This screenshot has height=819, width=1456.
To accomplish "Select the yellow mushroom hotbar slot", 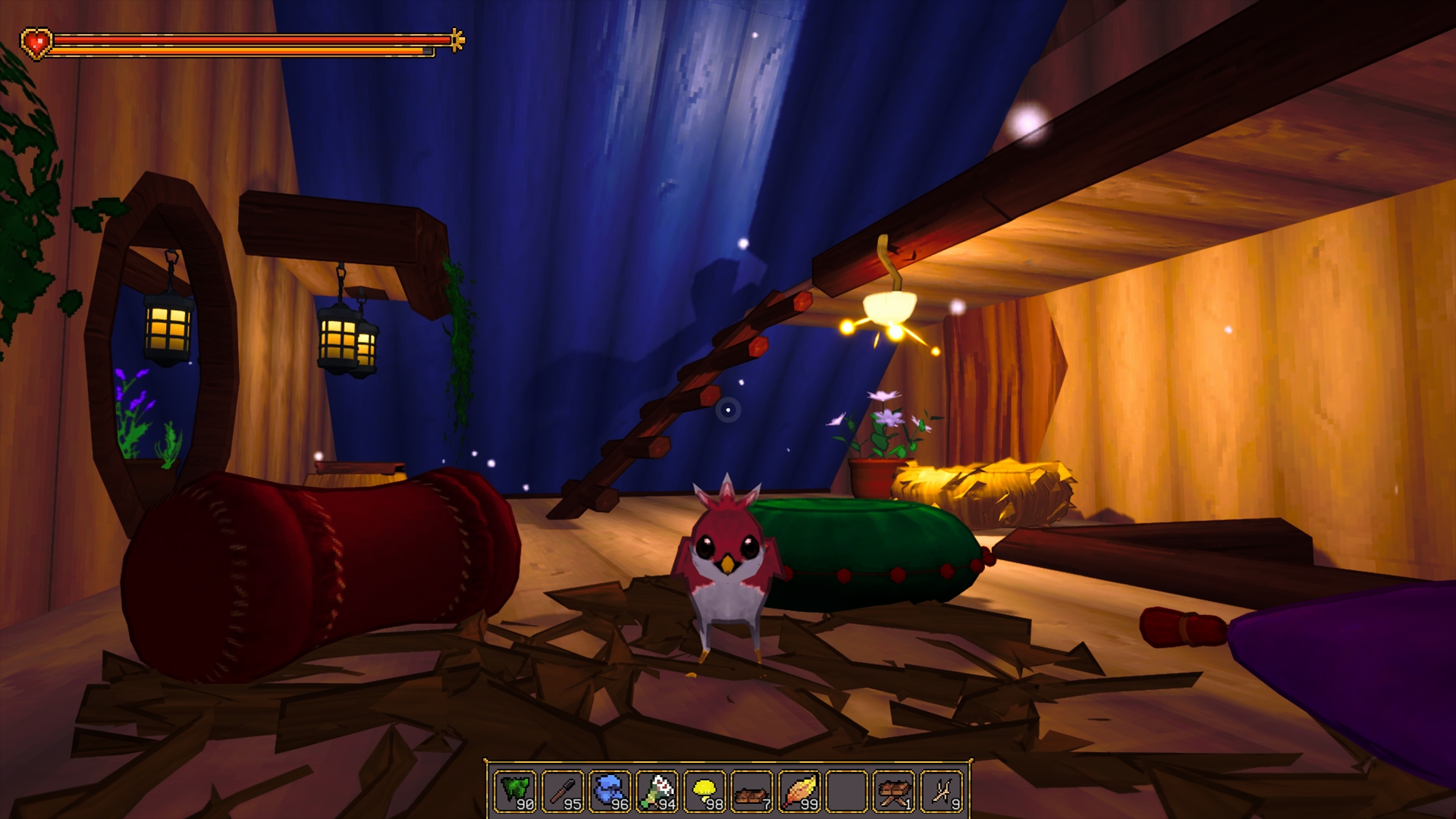I will (704, 791).
